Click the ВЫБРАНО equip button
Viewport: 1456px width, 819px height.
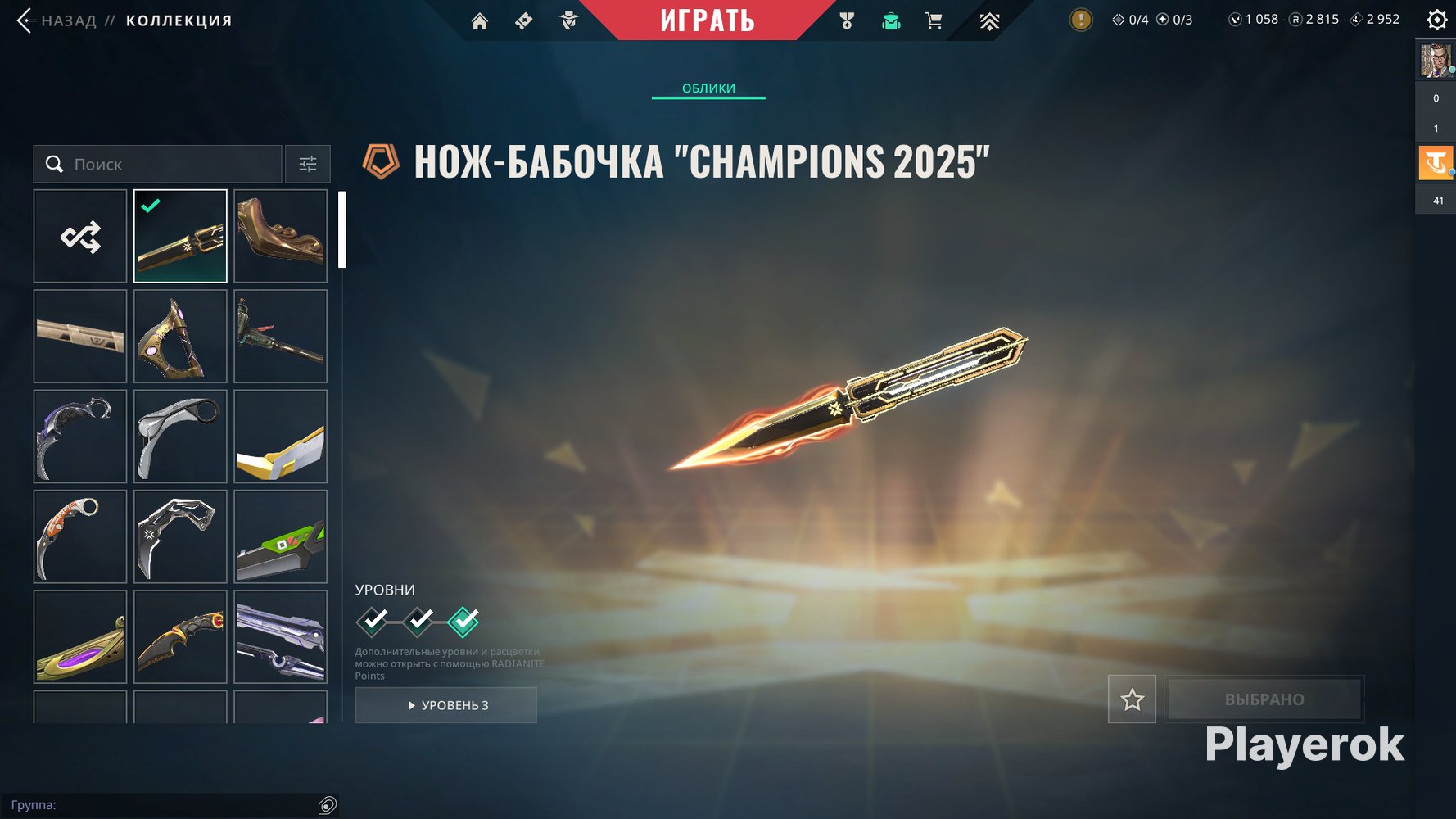(1264, 699)
